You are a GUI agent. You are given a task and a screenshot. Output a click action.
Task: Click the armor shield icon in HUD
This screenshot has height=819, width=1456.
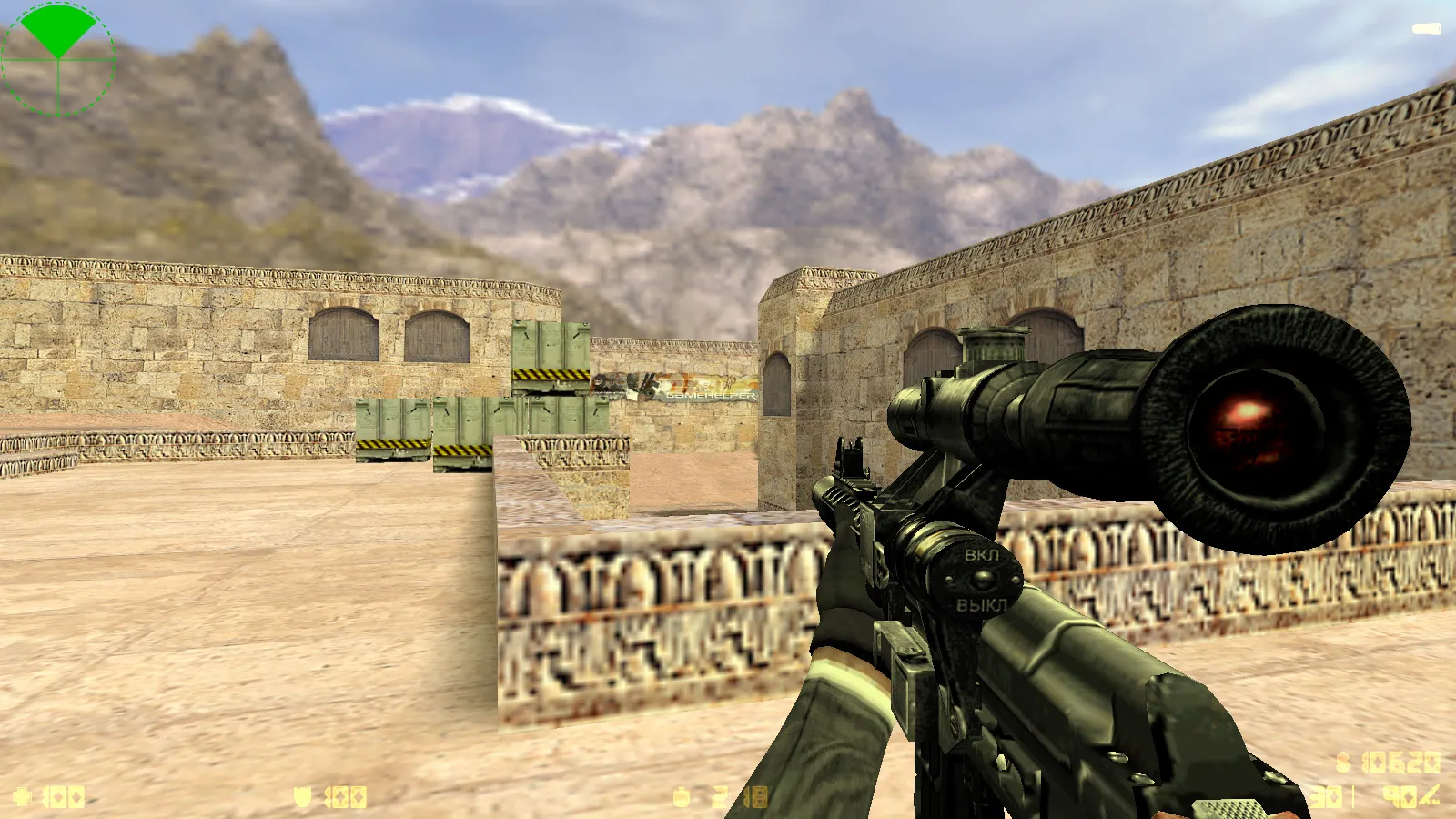coord(300,796)
